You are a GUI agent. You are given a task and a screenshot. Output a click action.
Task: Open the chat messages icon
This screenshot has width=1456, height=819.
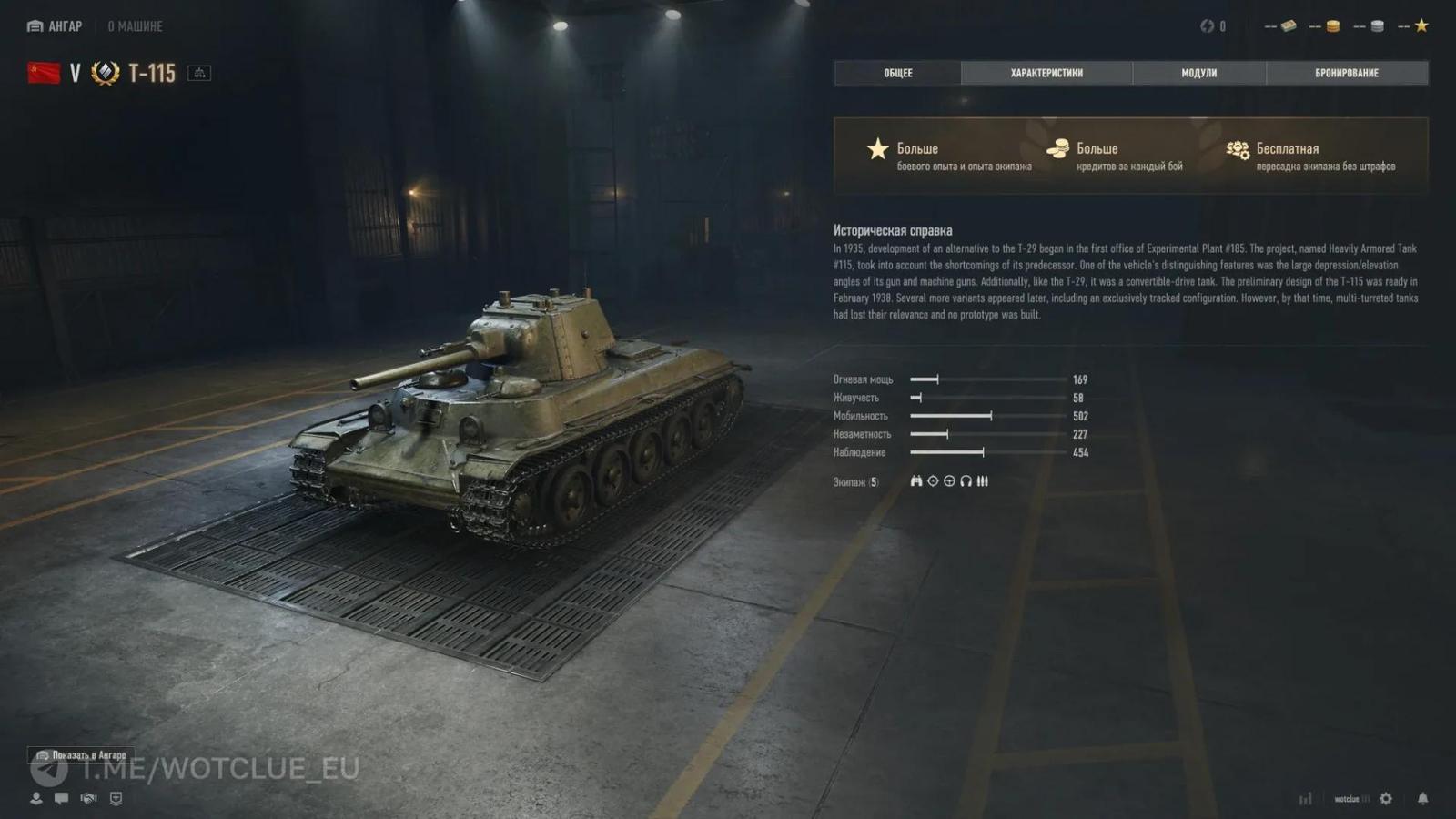tap(61, 799)
